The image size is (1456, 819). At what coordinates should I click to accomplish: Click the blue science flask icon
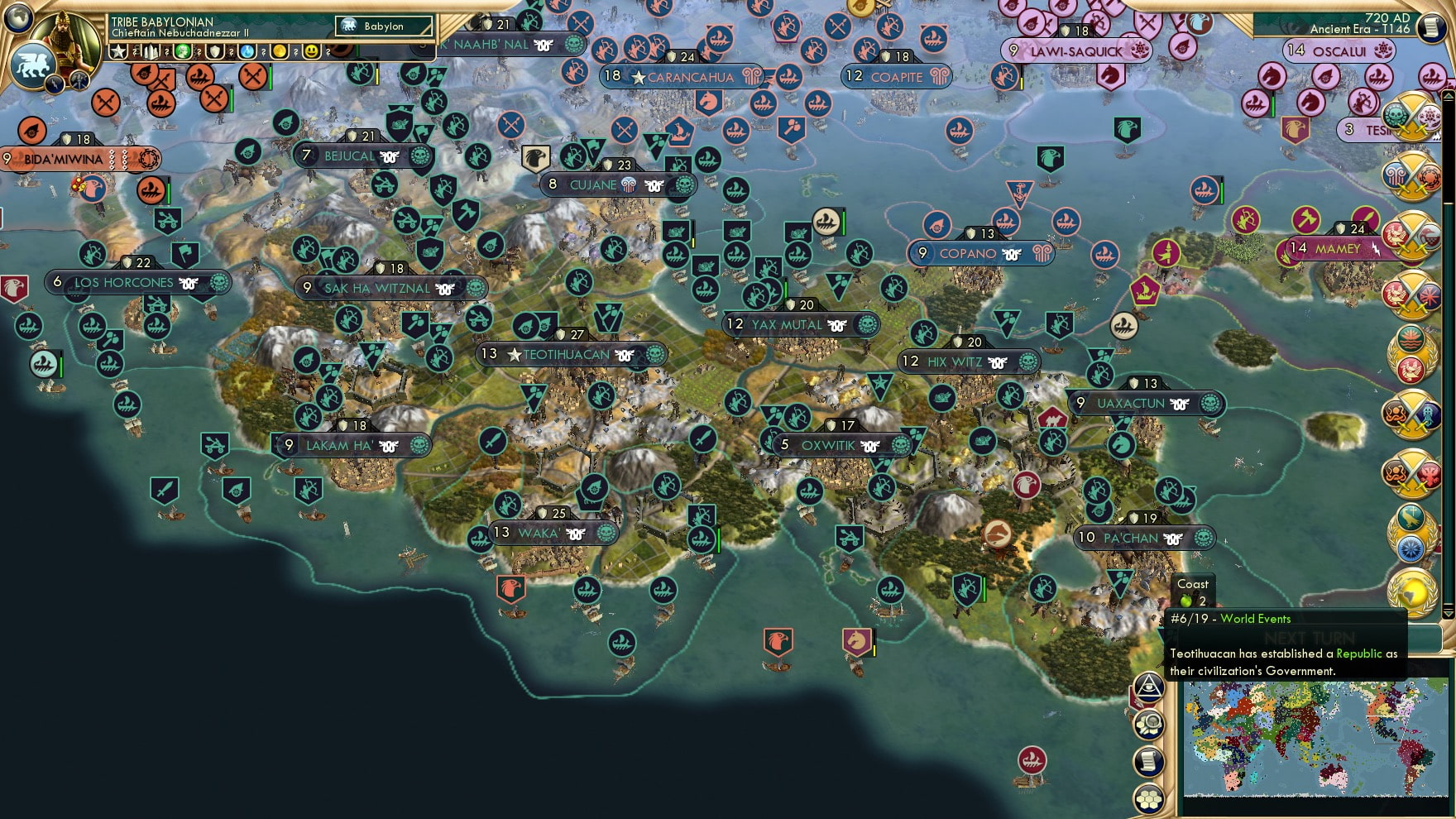point(246,51)
